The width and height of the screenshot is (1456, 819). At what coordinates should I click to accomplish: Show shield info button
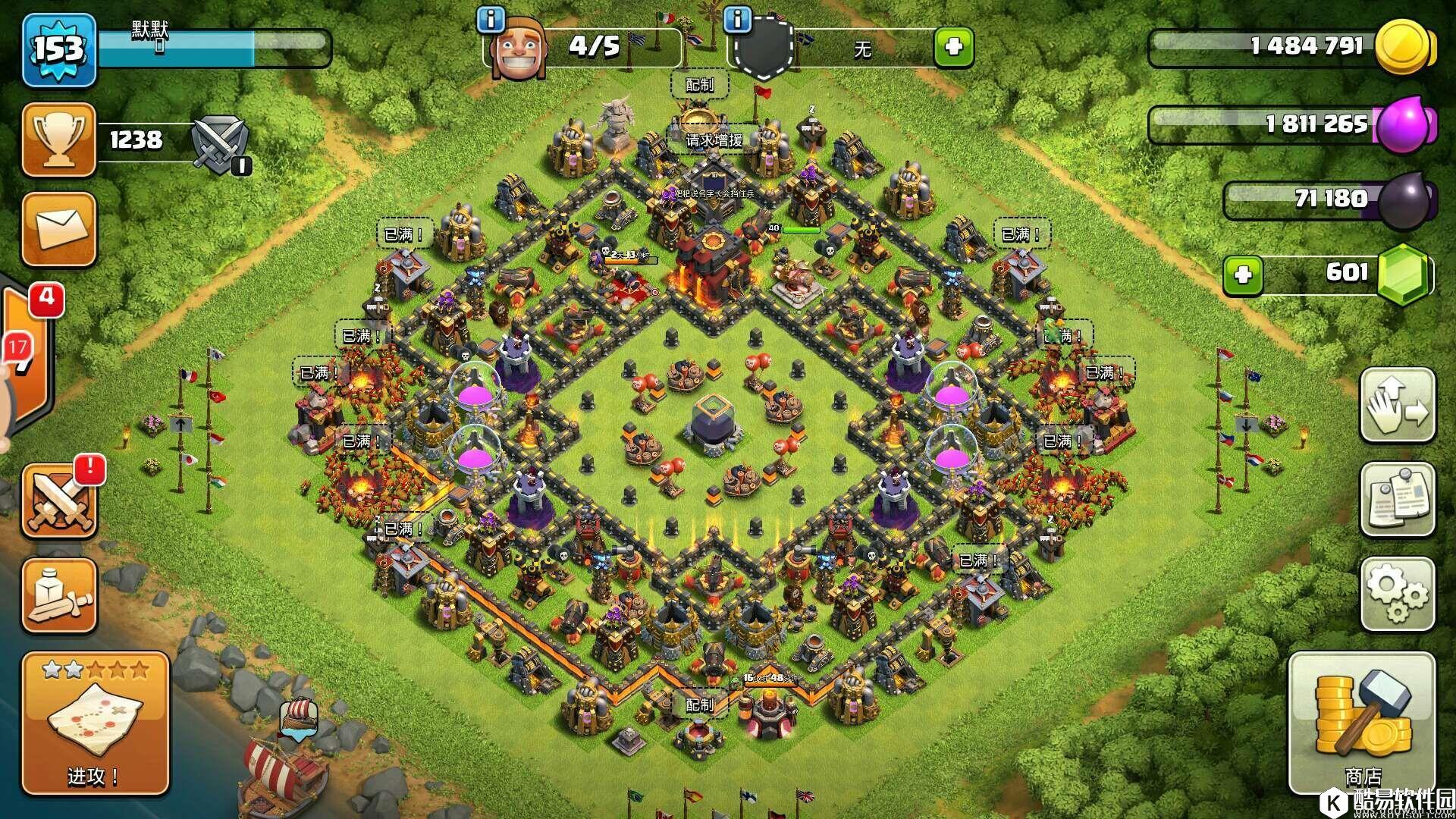pyautogui.click(x=737, y=20)
